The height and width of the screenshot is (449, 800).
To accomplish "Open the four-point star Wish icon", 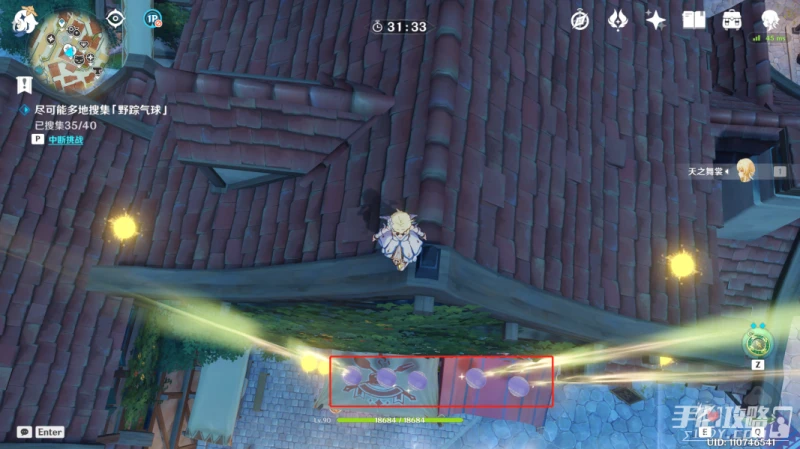I will tap(656, 20).
